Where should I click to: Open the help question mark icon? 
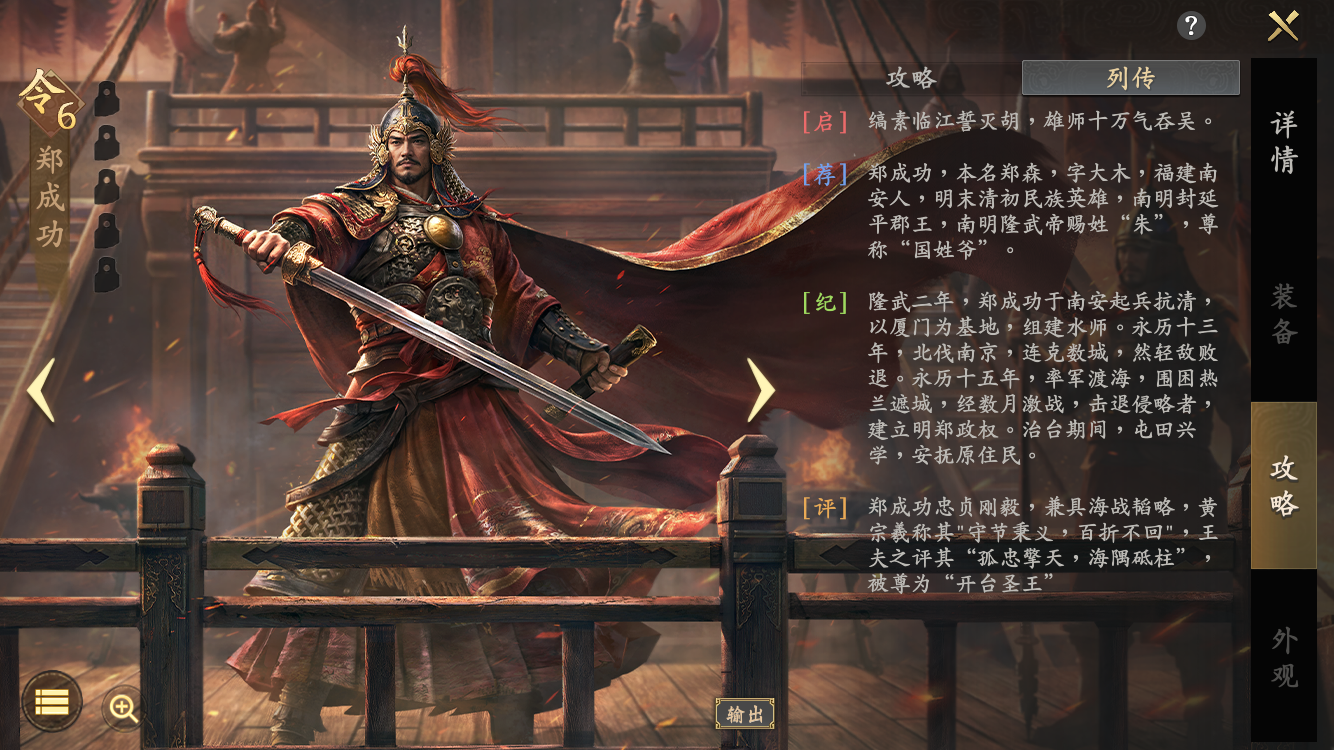coord(1190,27)
